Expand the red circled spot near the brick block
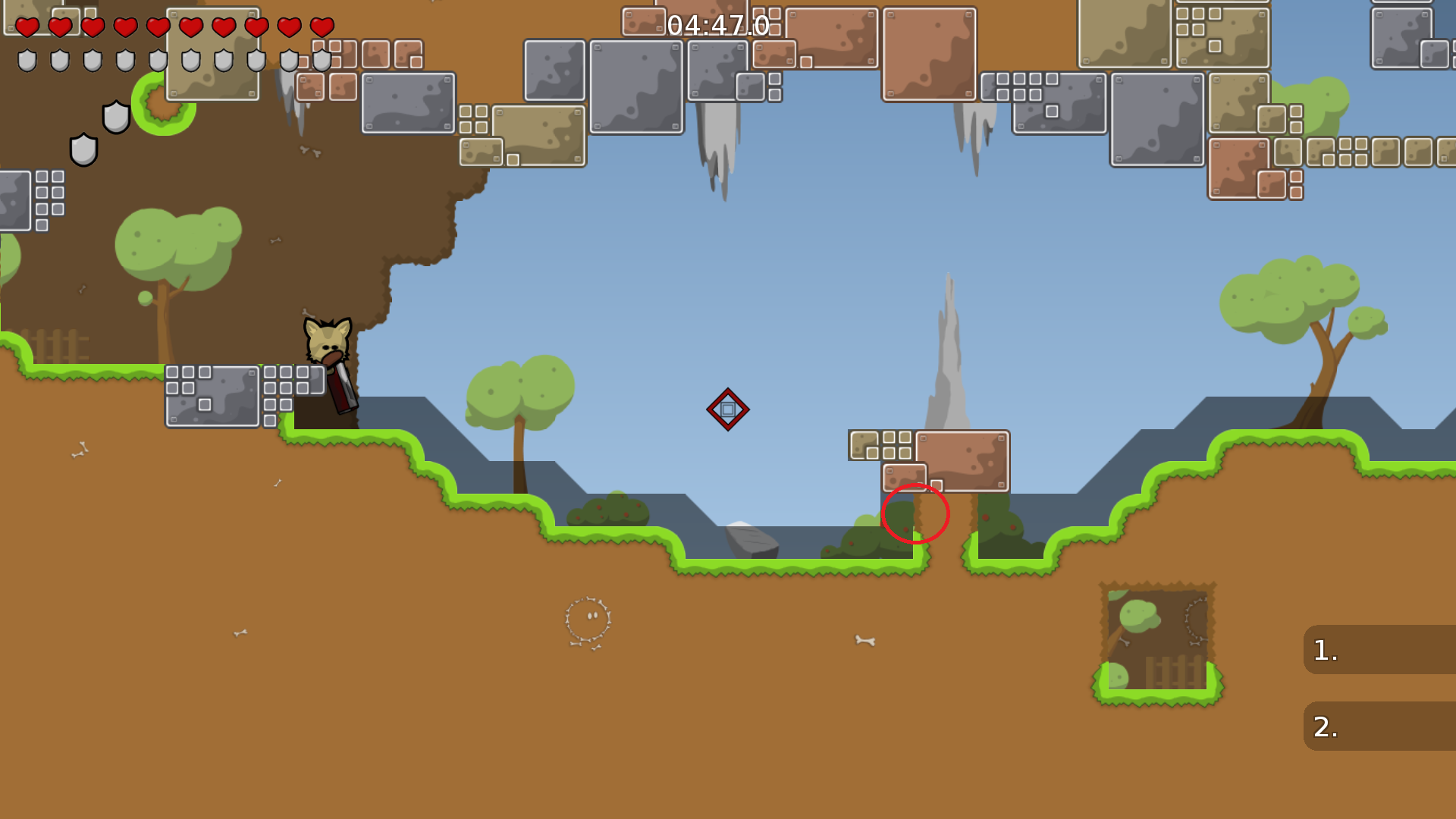Screen dimensions: 1456x819 (915, 513)
